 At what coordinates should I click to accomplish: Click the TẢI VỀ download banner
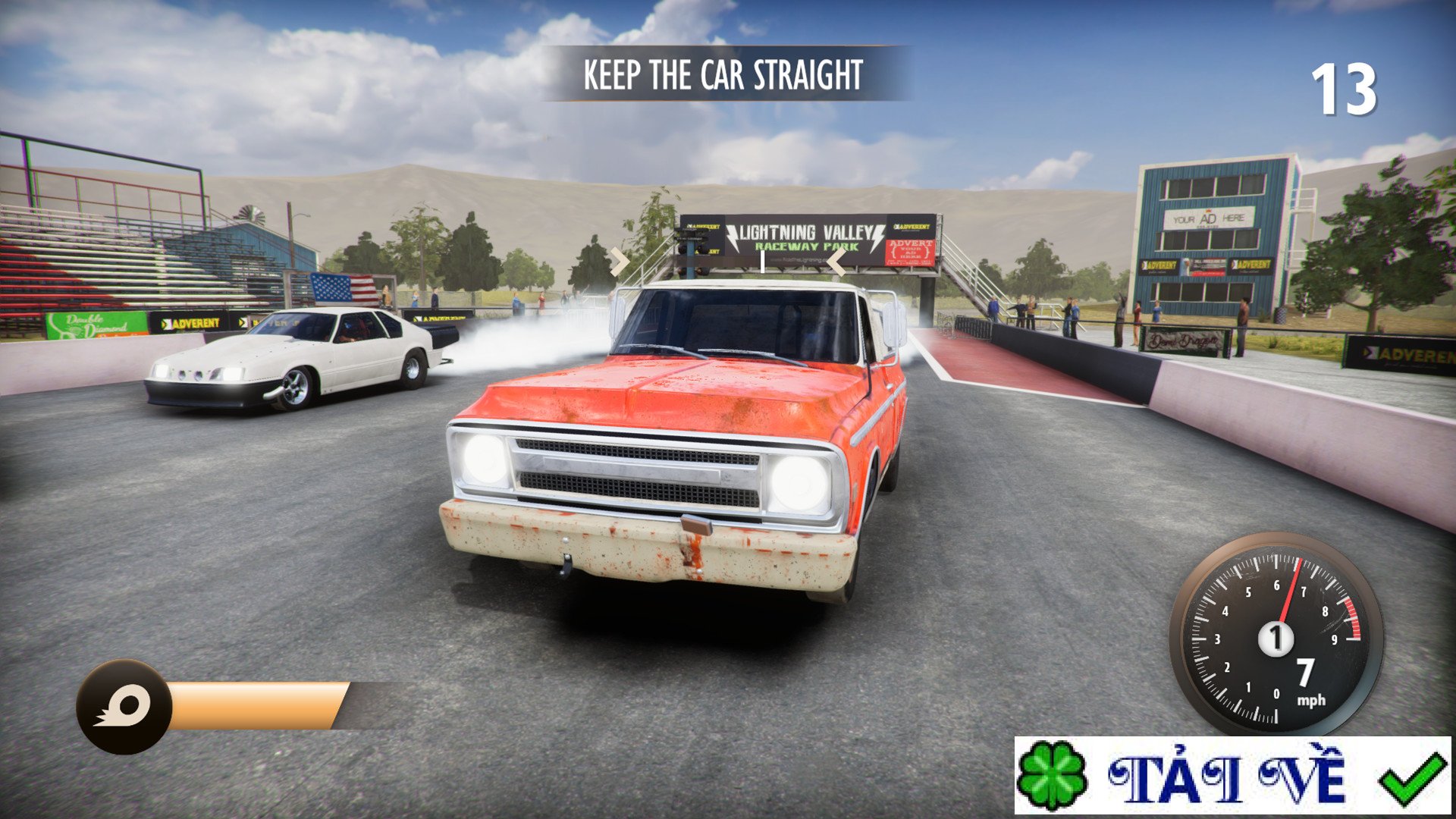click(x=1232, y=775)
